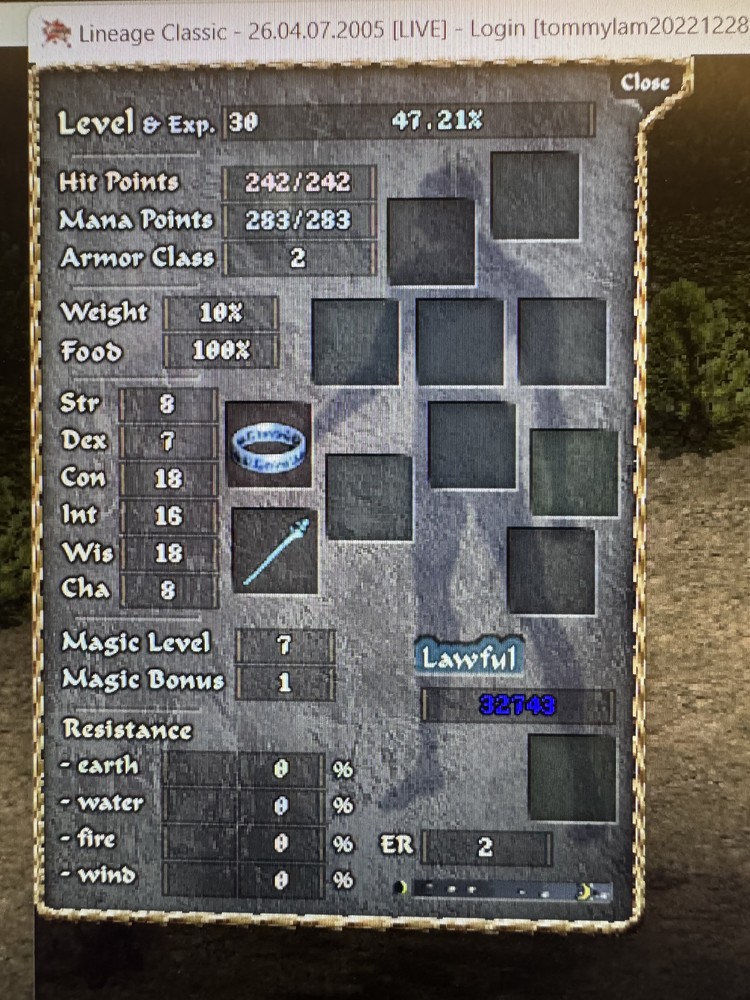Click the Lawful alignment label
This screenshot has width=750, height=1000.
468,657
